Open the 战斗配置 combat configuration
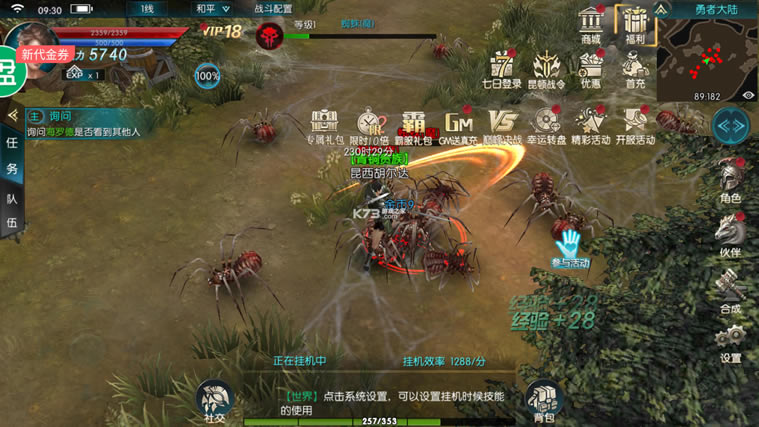Screen dimensions: 759x427 pos(274,8)
